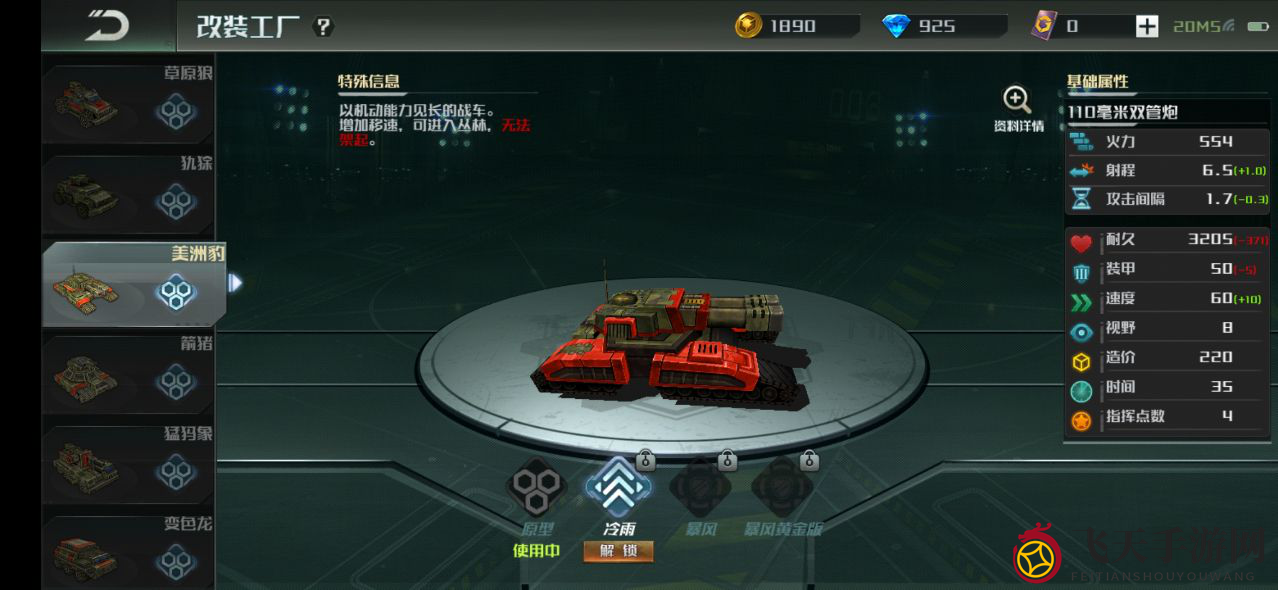The width and height of the screenshot is (1278, 590).
Task: Open the help question mark icon
Action: tap(323, 27)
